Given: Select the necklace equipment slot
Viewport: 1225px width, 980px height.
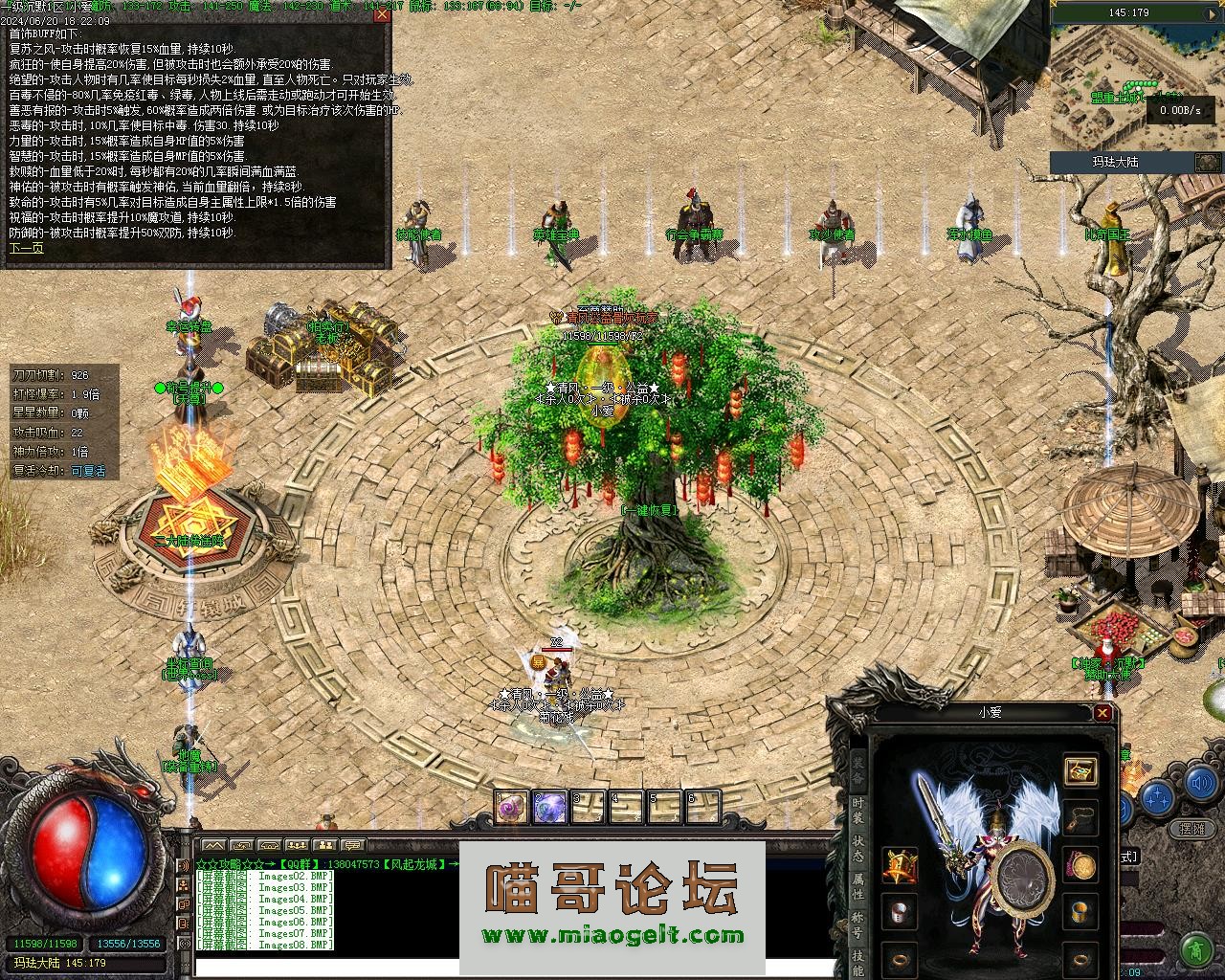Looking at the screenshot, I should pos(1080,817).
